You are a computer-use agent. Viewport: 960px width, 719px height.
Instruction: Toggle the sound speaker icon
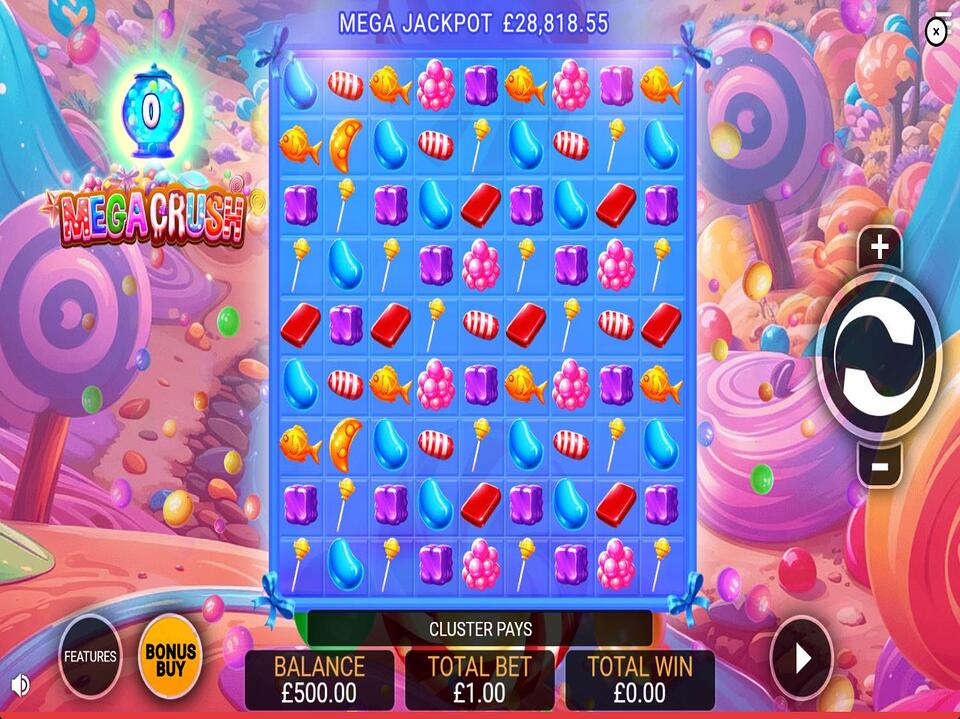point(19,685)
